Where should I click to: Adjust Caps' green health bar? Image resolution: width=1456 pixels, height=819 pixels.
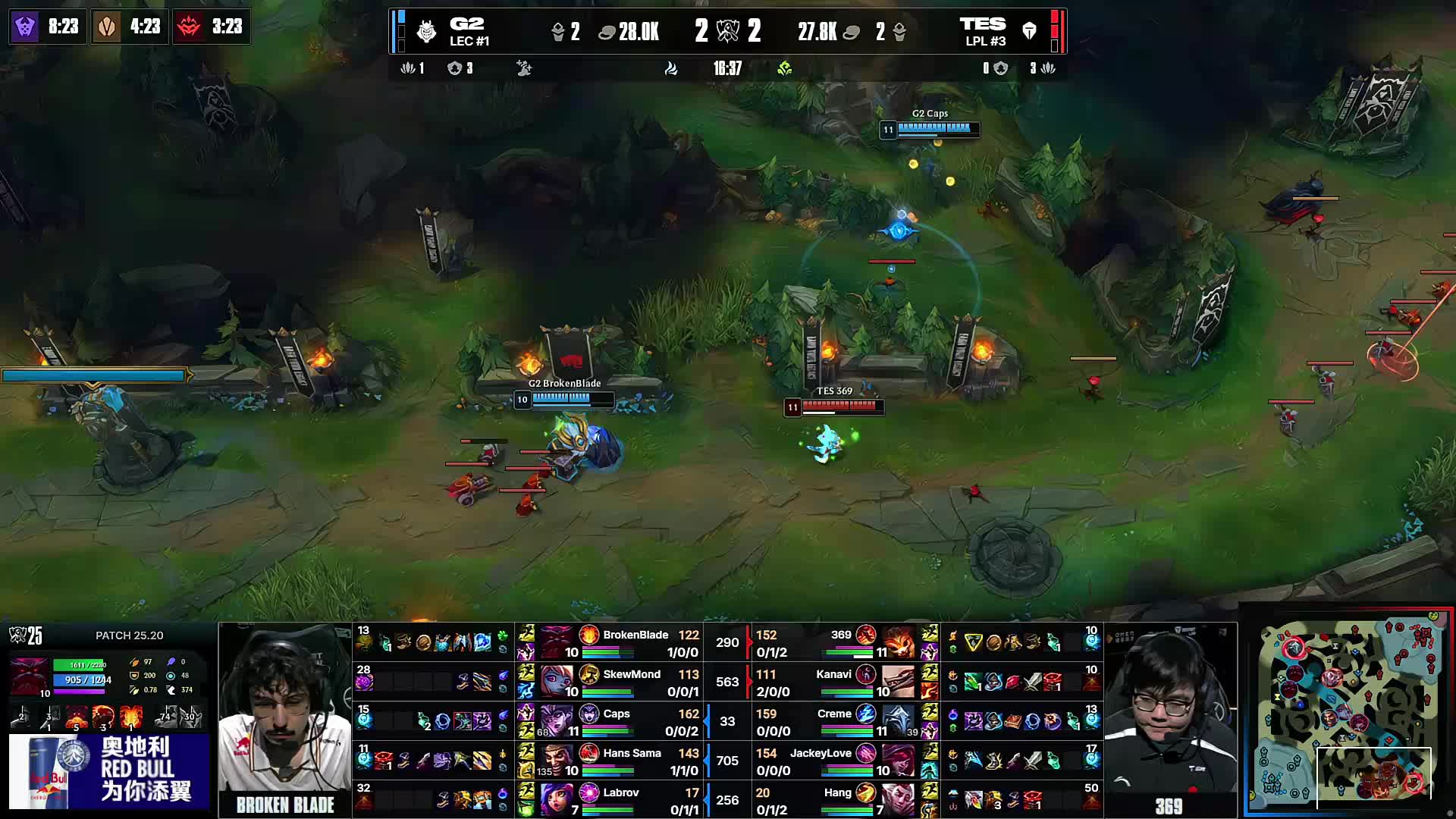605,730
